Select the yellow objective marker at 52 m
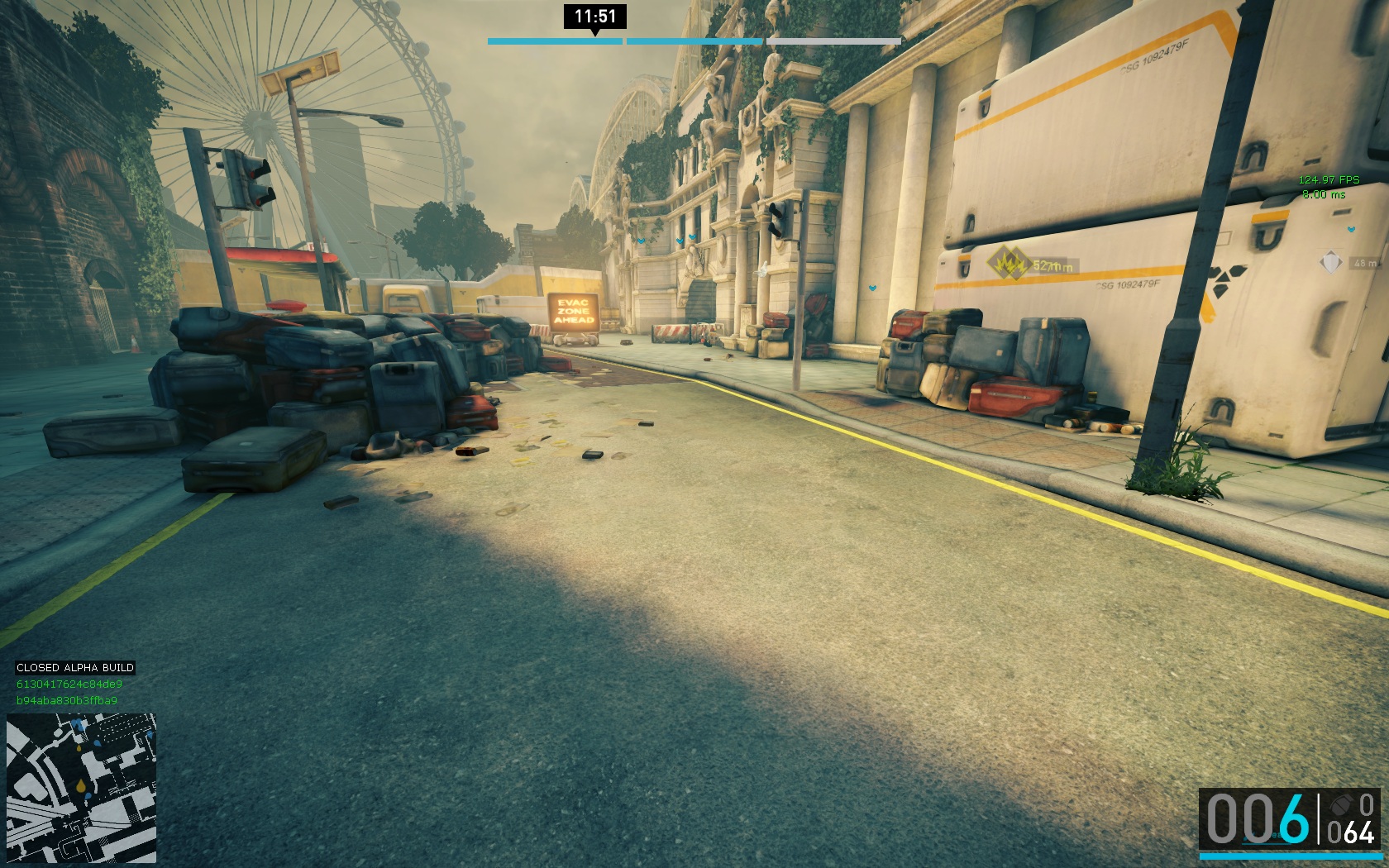 [1007, 265]
